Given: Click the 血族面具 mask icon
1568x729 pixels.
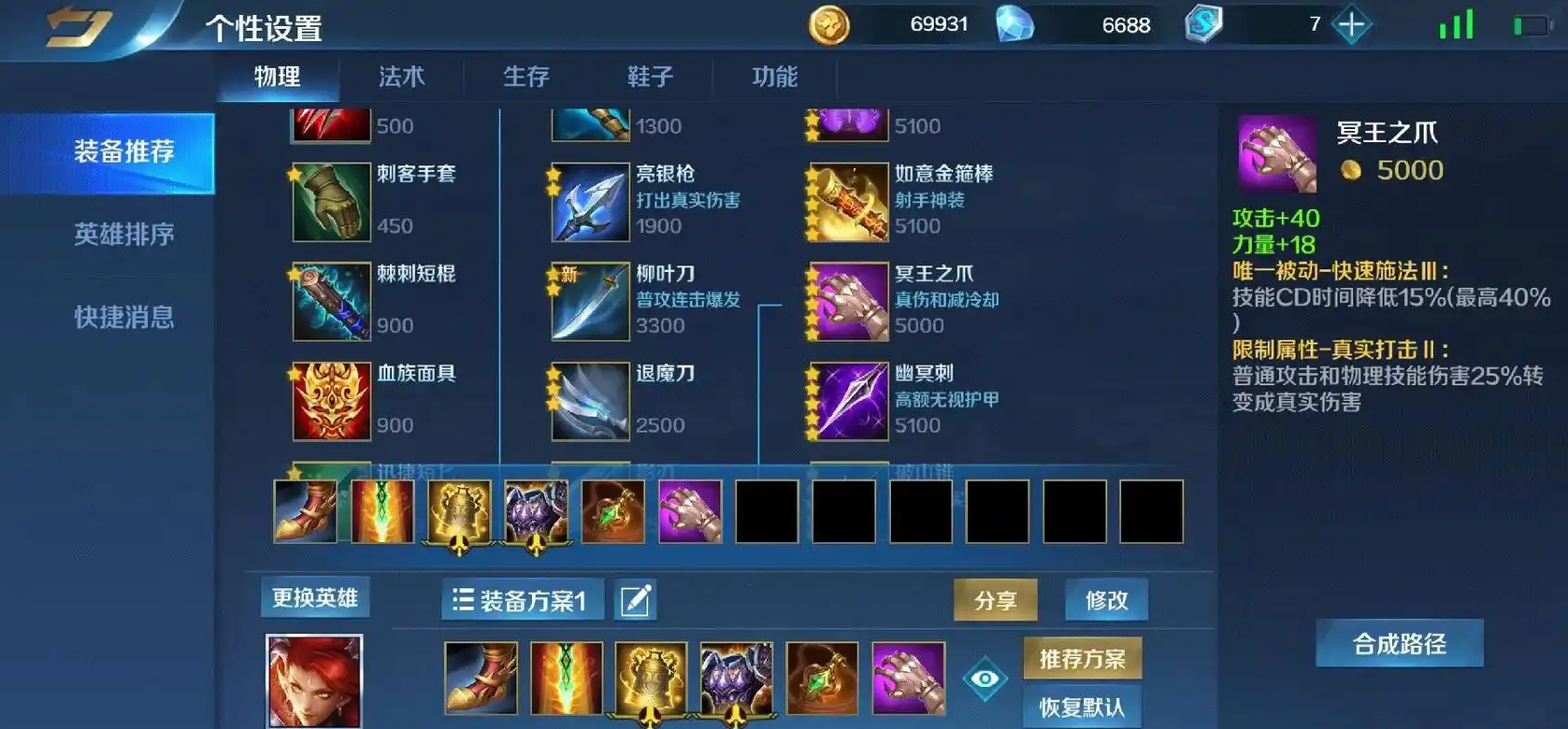Looking at the screenshot, I should 330,400.
